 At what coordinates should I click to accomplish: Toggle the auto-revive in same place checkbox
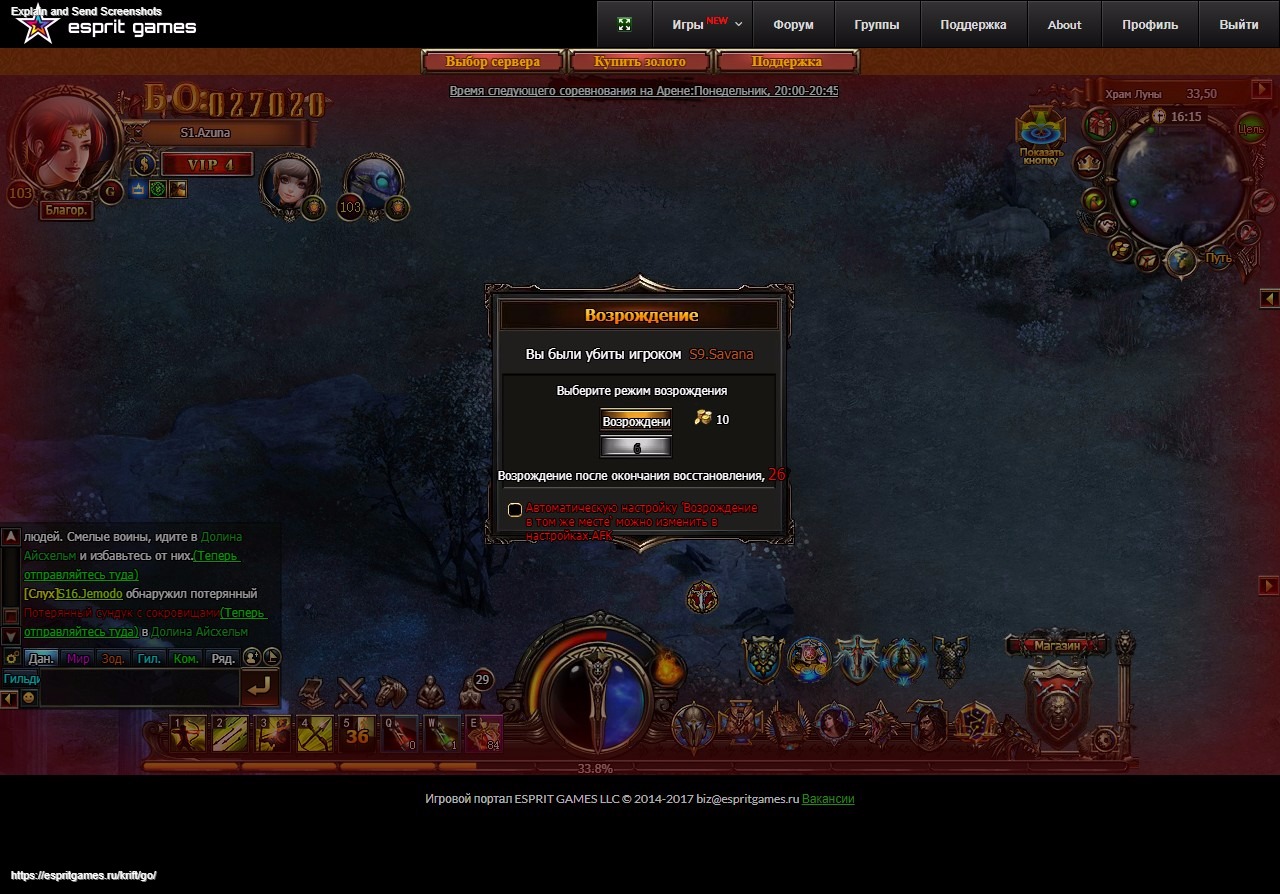515,510
